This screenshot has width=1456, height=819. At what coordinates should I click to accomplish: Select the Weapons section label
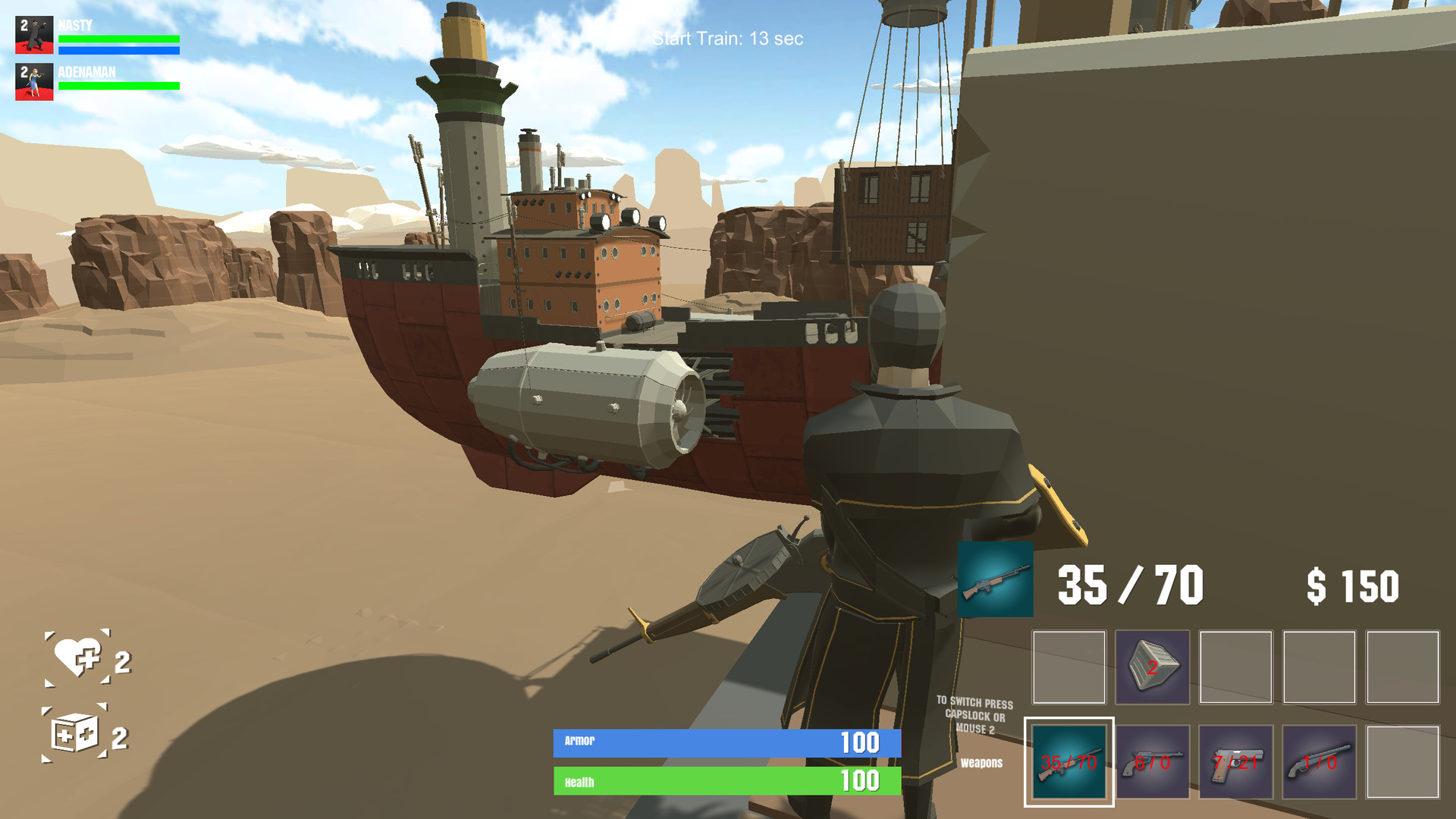[982, 761]
